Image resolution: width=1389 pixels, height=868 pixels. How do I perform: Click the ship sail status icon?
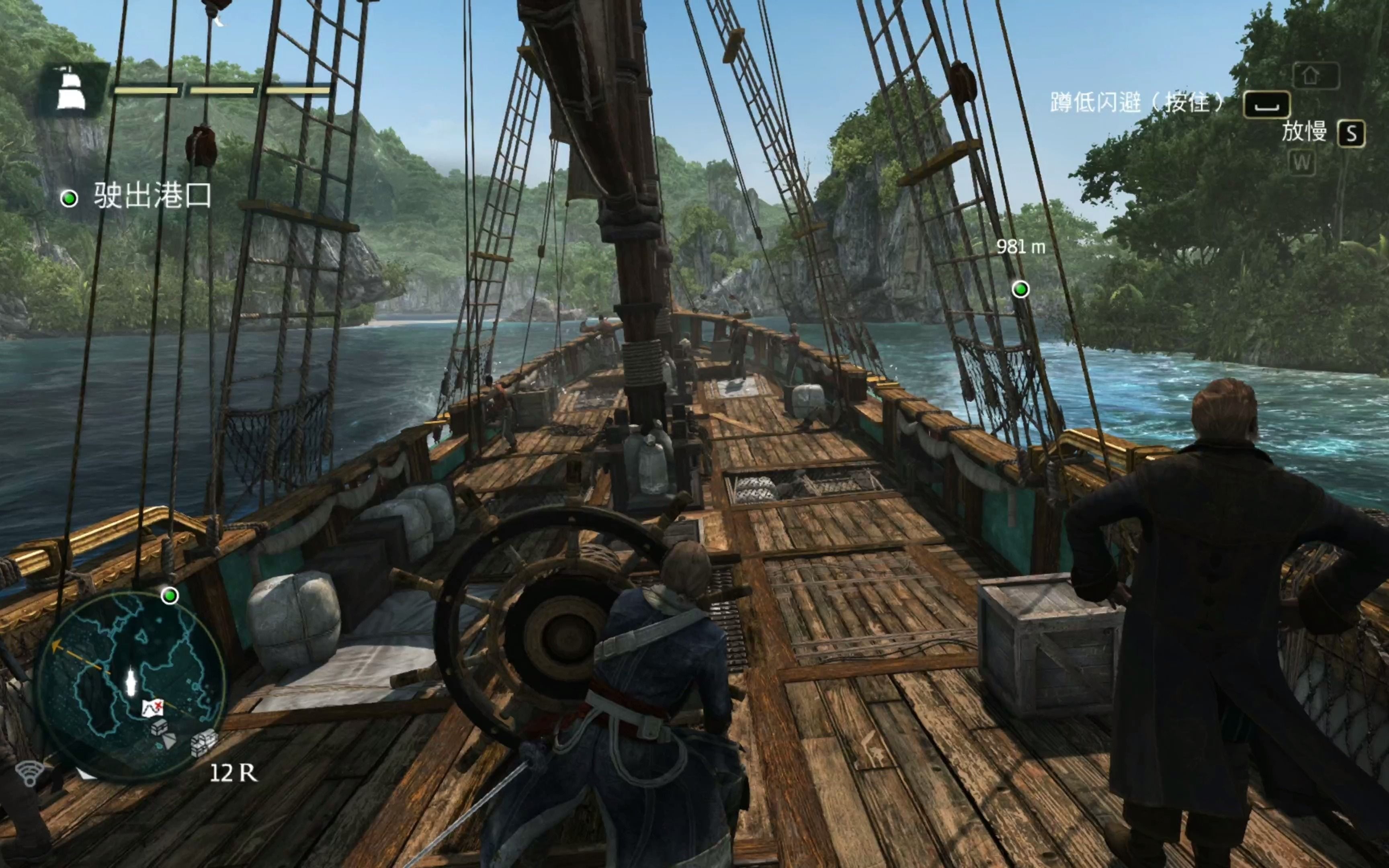72,90
